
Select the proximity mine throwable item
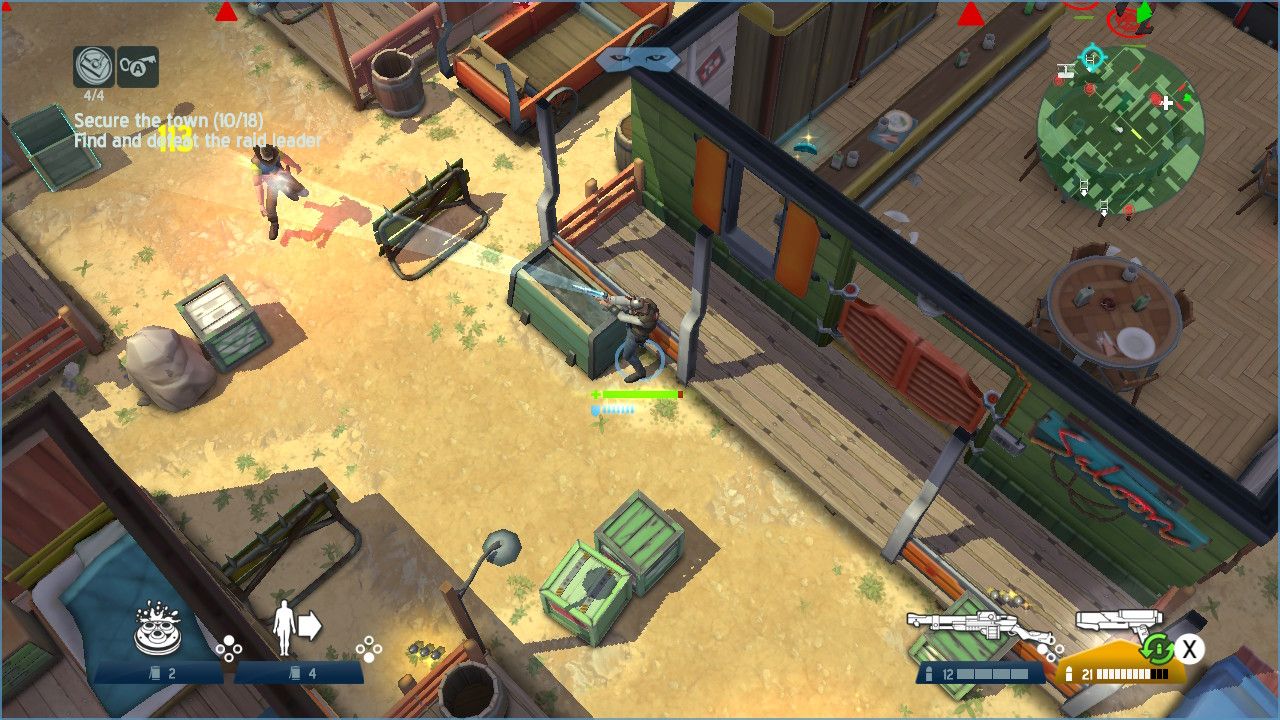(156, 628)
